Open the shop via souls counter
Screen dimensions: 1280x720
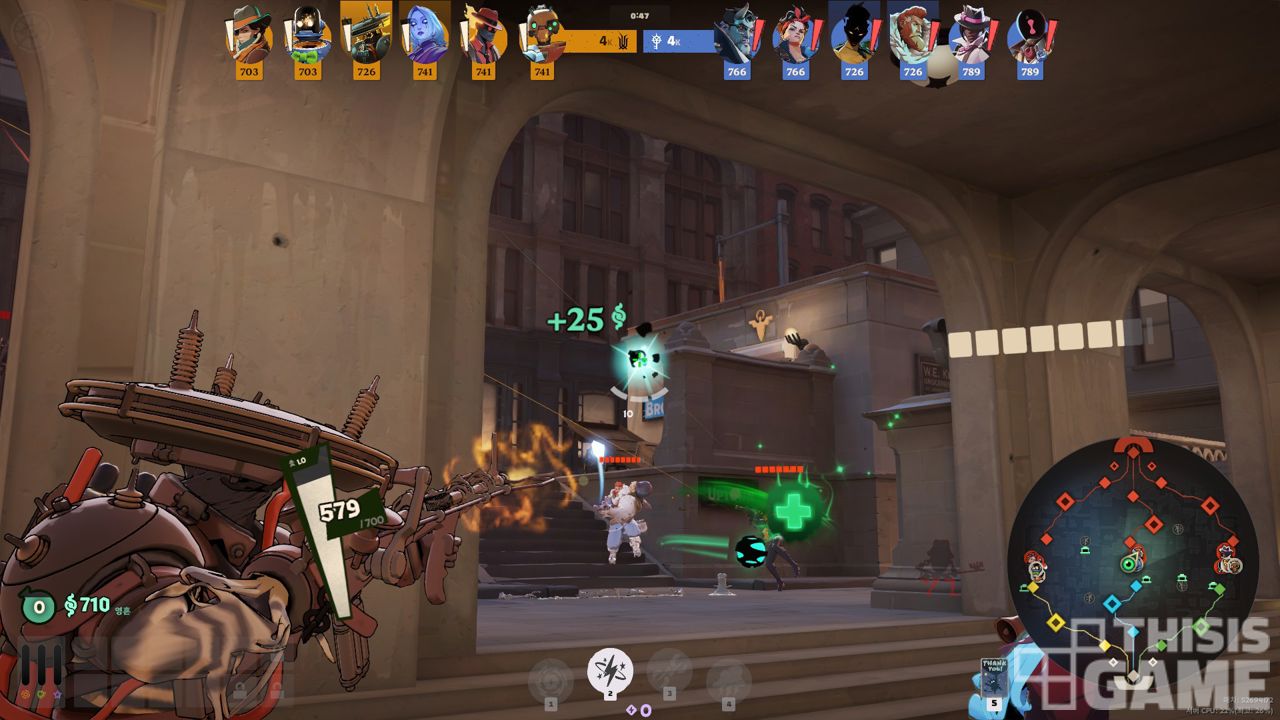pyautogui.click(x=87, y=604)
